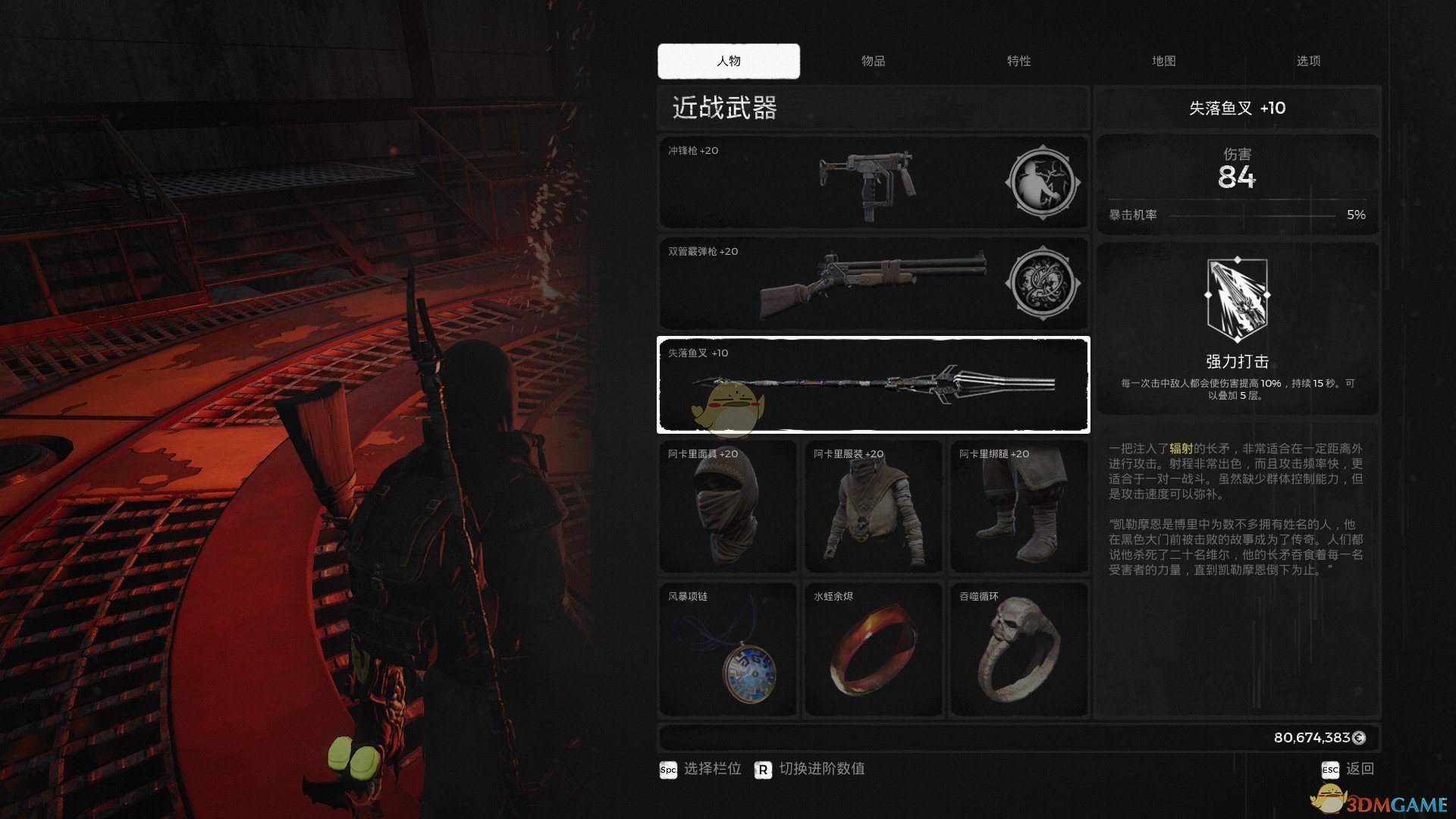Image resolution: width=1456 pixels, height=819 pixels.
Task: Switch to the 地图 map tab
Action: click(1163, 61)
